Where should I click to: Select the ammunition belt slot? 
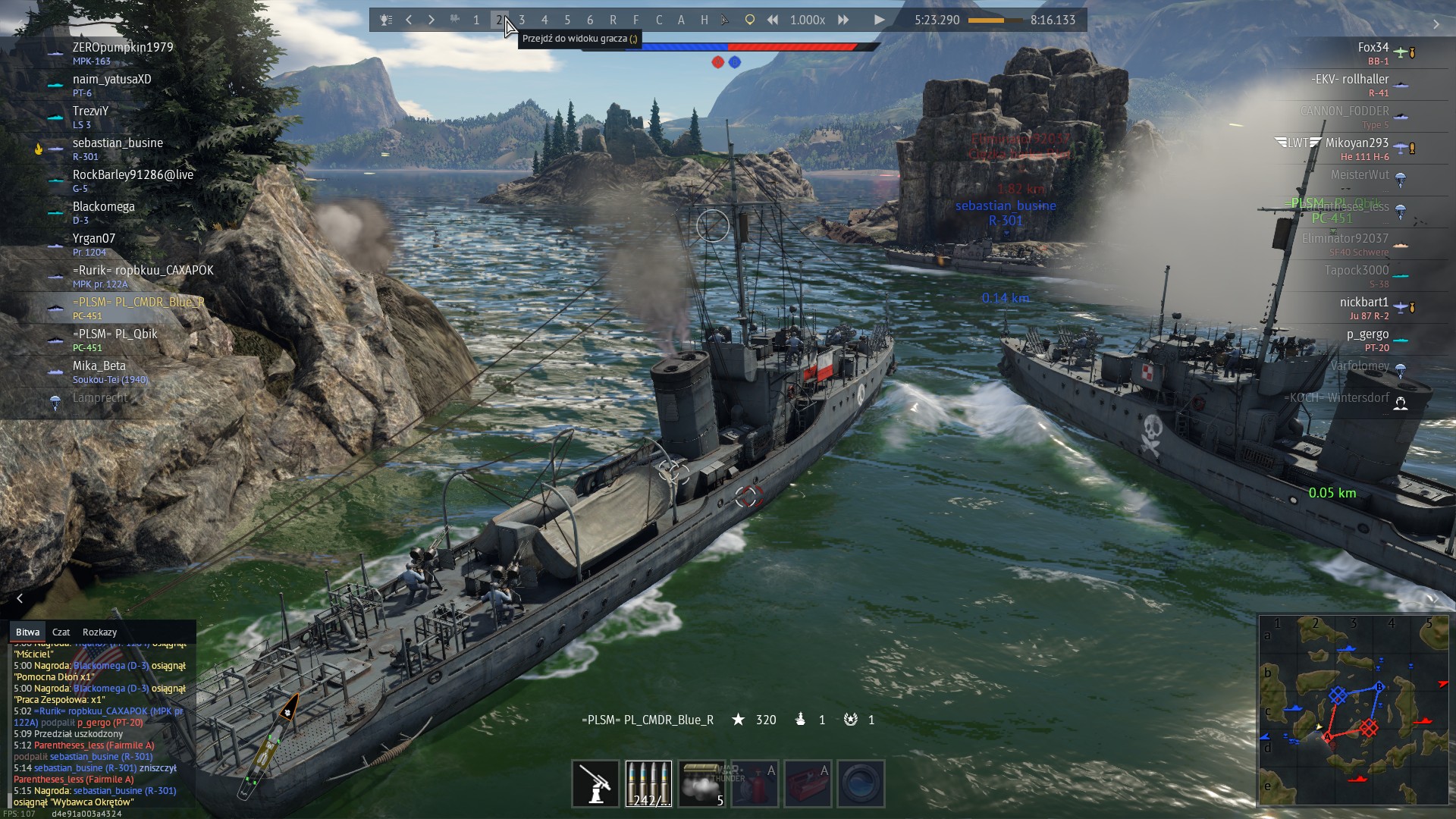click(x=648, y=783)
